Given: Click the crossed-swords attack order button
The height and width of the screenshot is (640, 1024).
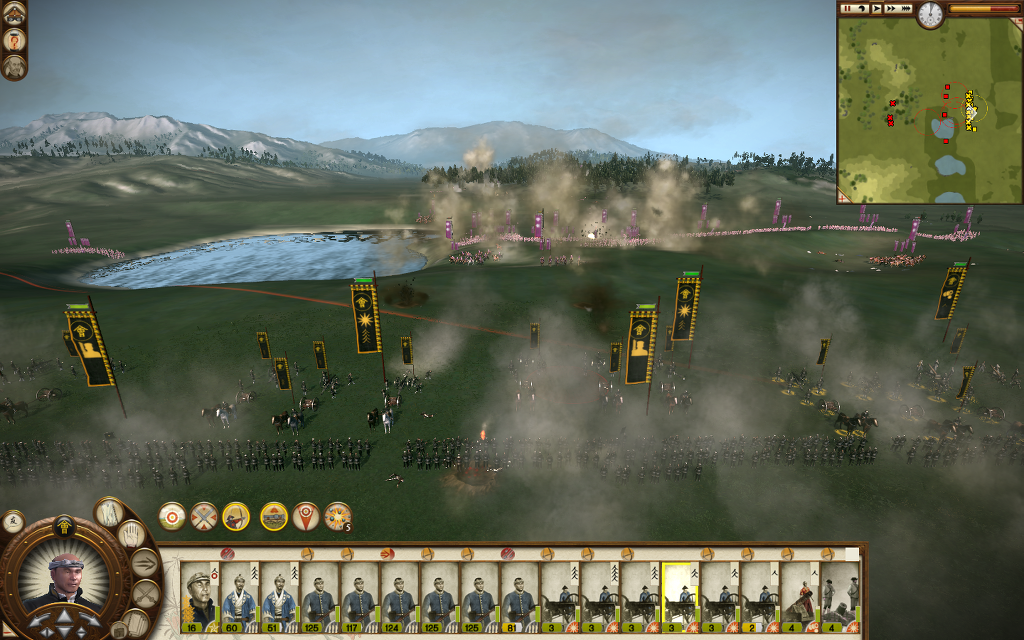Looking at the screenshot, I should [x=147, y=592].
